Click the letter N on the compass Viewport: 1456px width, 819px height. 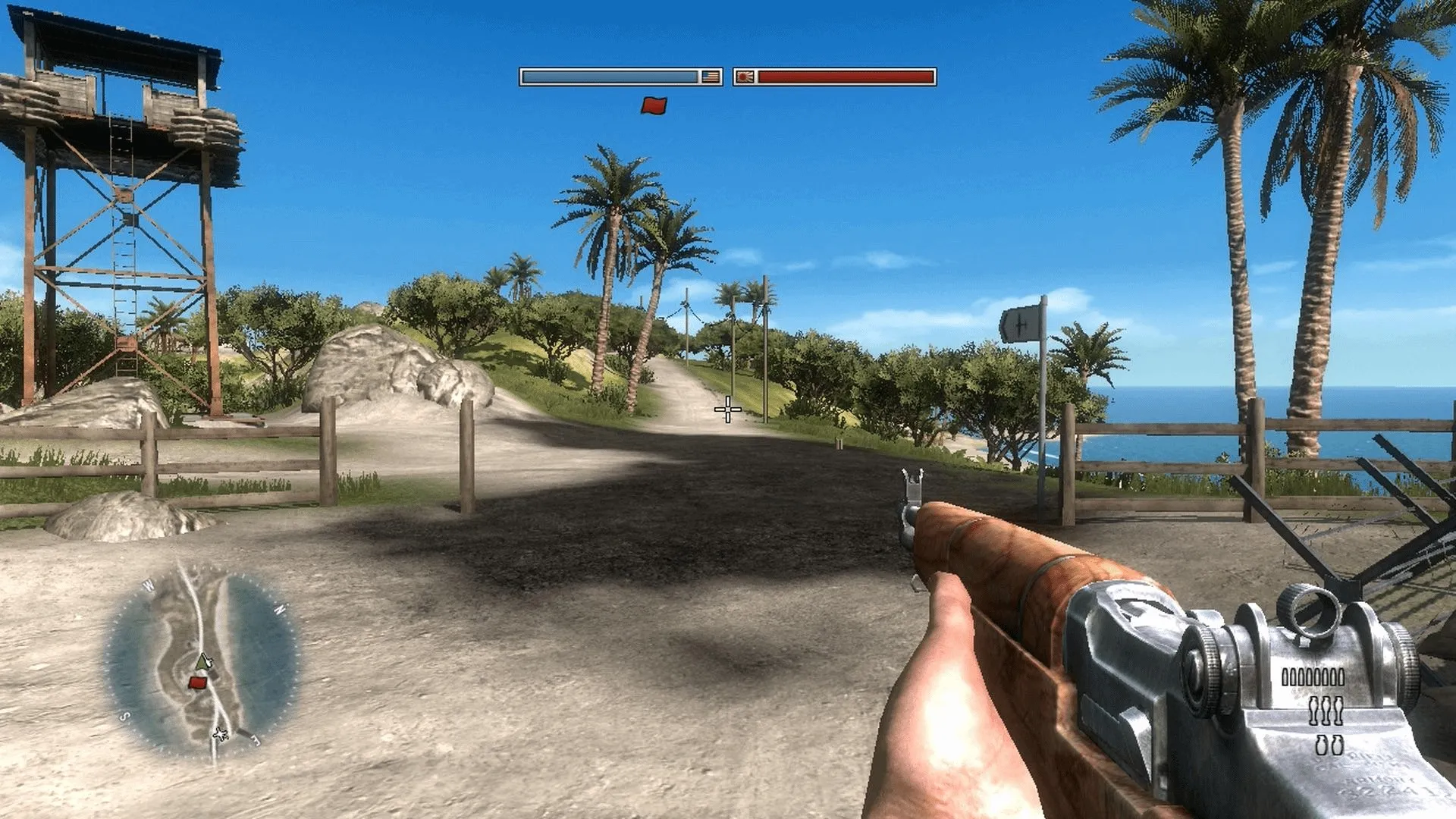tap(279, 609)
